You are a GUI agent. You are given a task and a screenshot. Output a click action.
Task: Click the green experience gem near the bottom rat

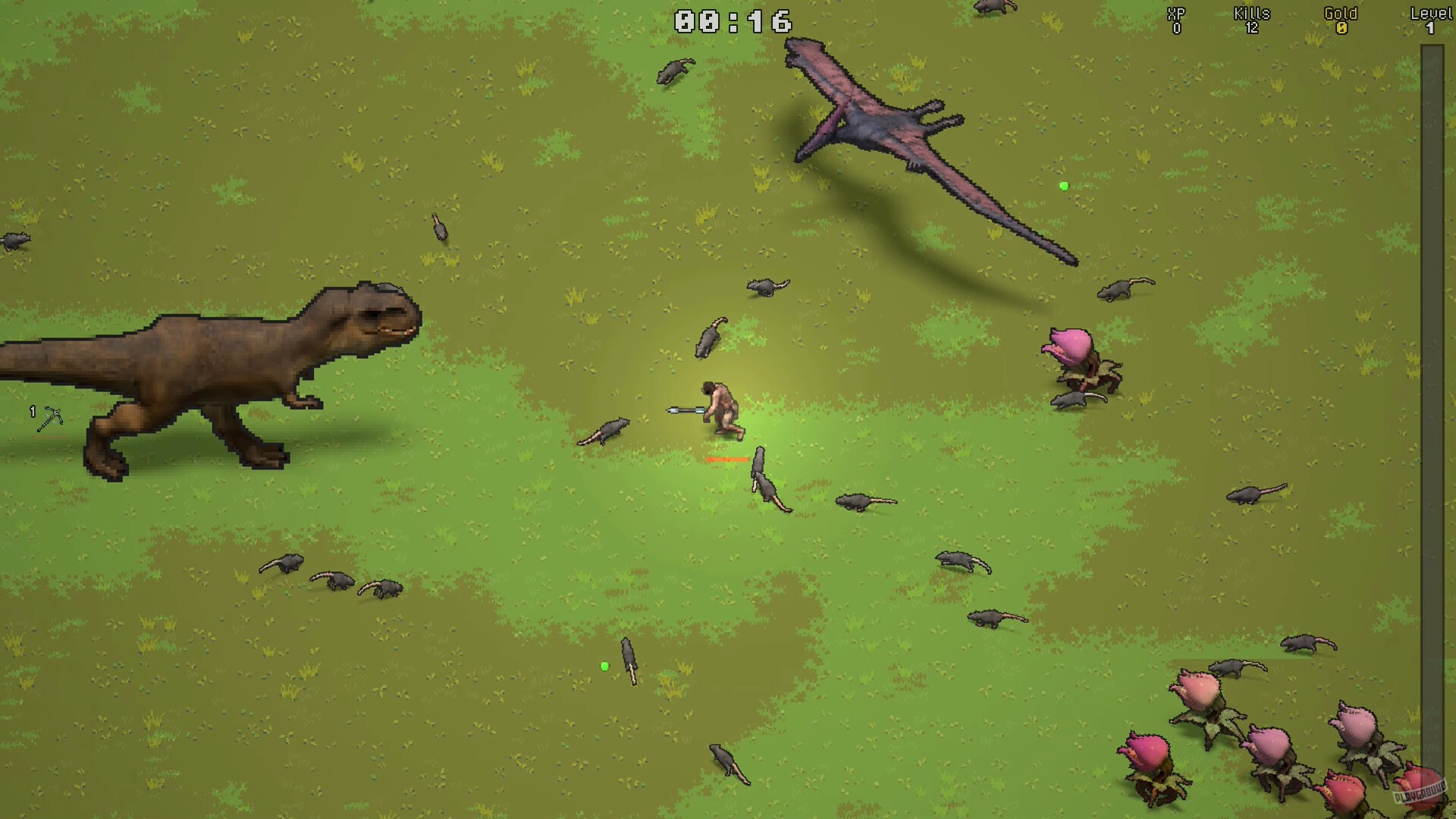[x=604, y=665]
